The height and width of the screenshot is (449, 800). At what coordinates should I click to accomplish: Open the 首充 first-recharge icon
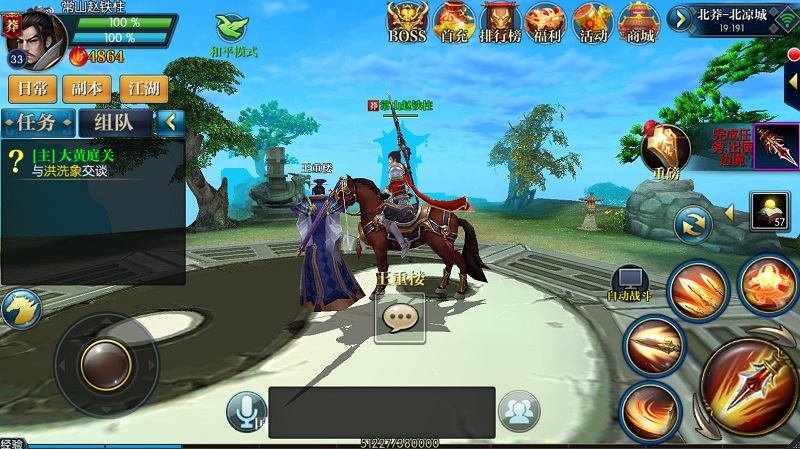pos(453,22)
